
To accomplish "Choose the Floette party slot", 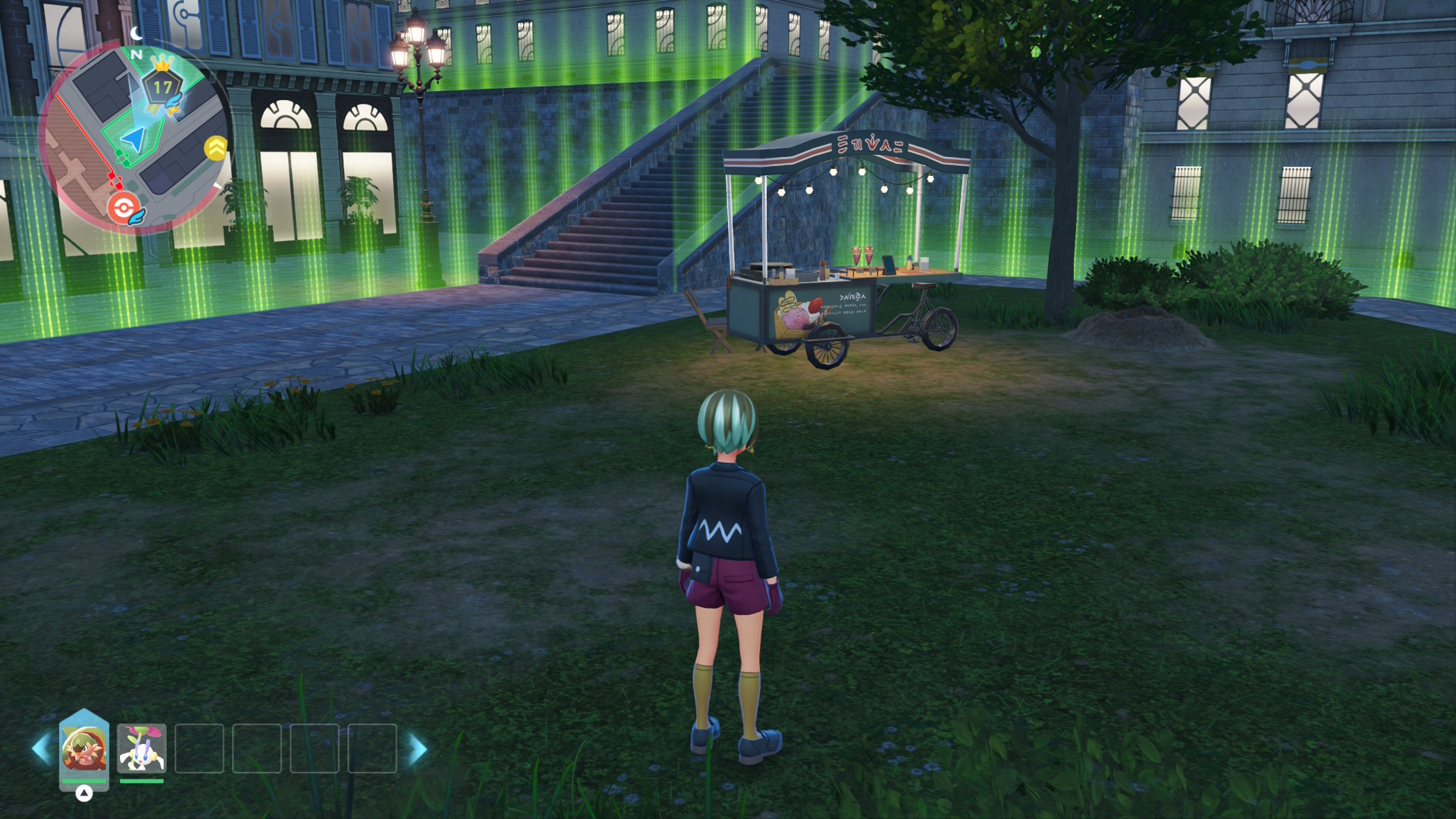I will tap(142, 748).
